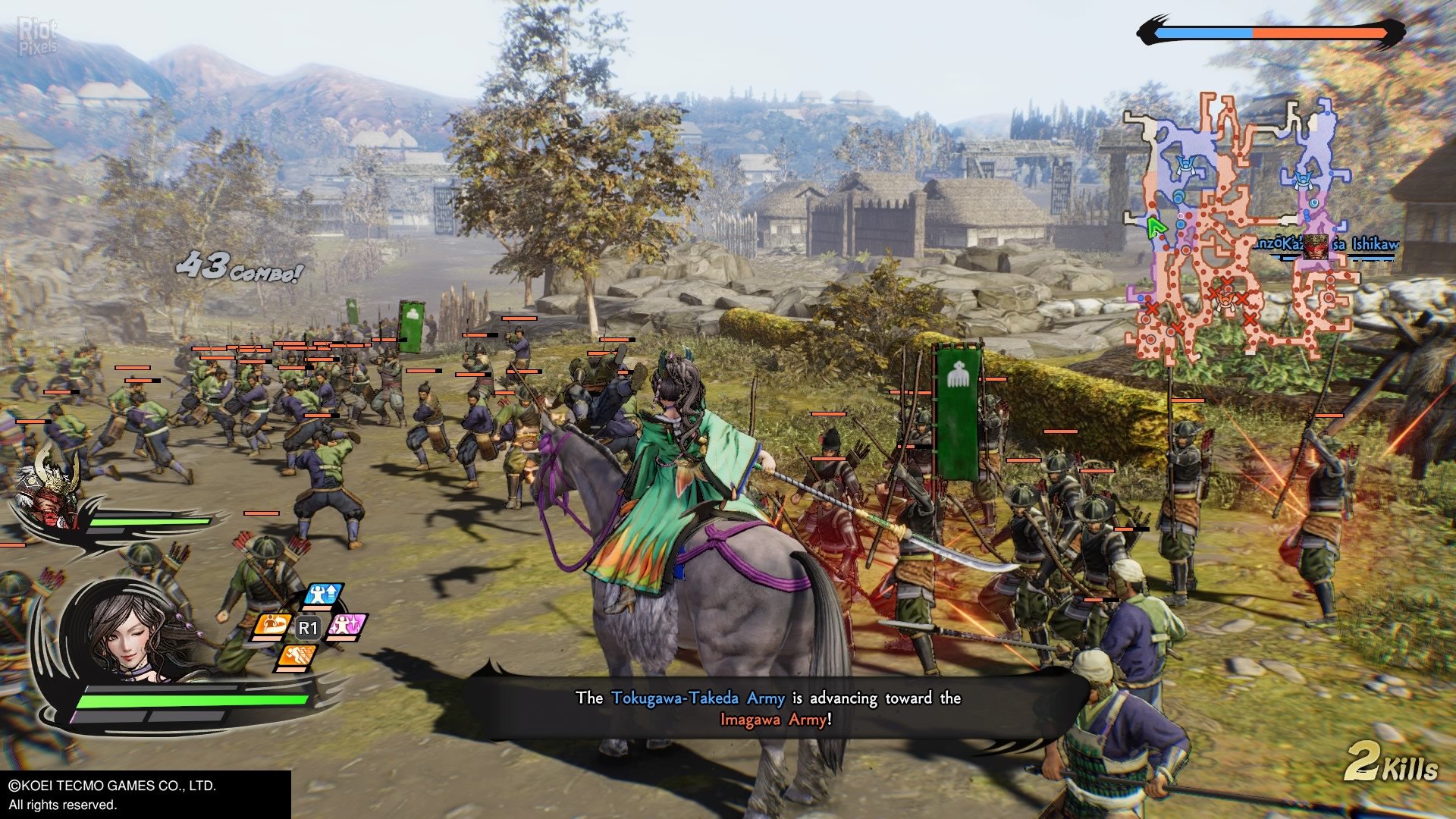
Task: Activate the blue power-up arrow skill
Action: 324,595
